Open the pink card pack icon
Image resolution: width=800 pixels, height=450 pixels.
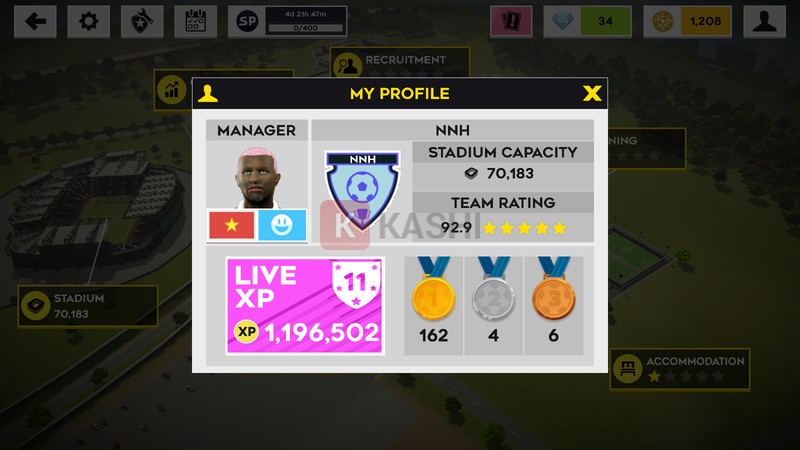point(510,21)
